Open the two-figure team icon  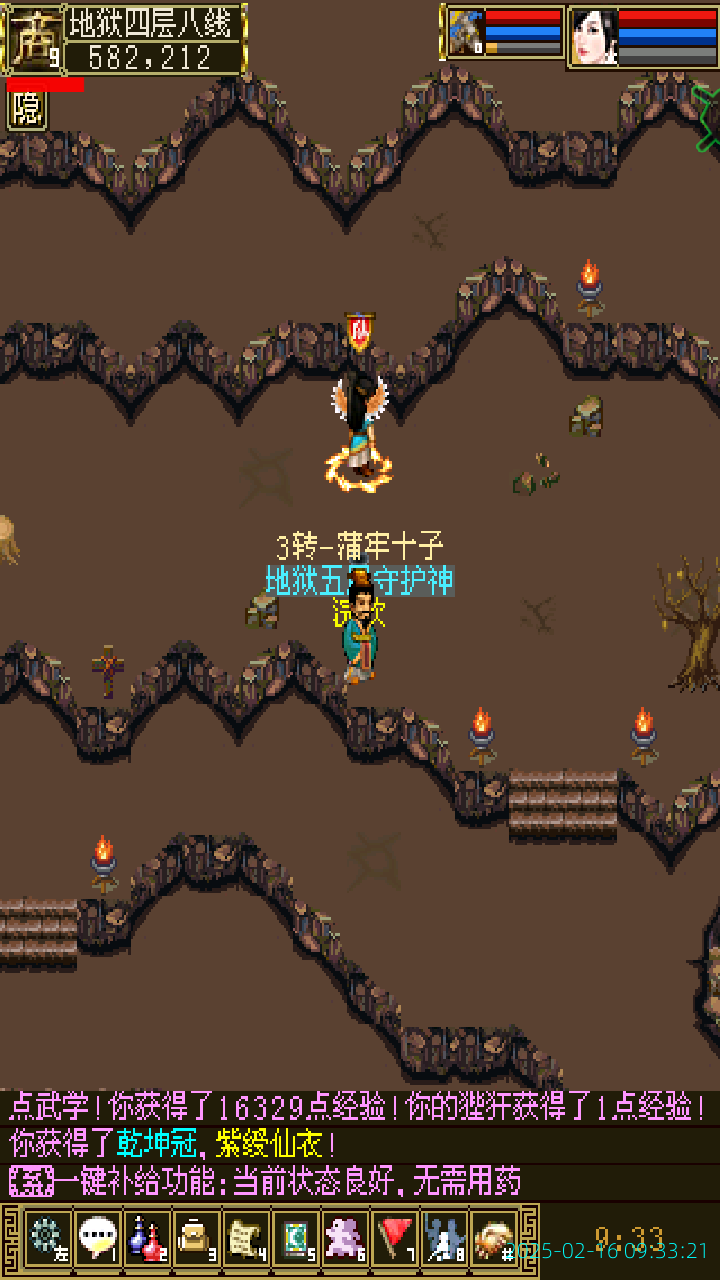pyautogui.click(x=444, y=1239)
